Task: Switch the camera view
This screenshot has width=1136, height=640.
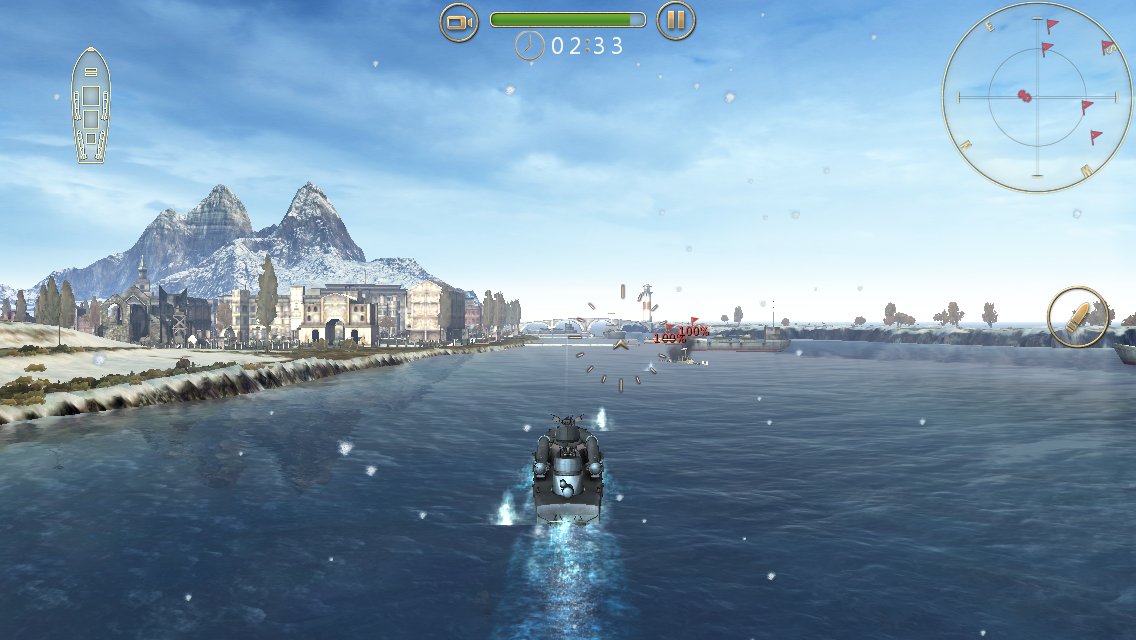Action: click(459, 21)
